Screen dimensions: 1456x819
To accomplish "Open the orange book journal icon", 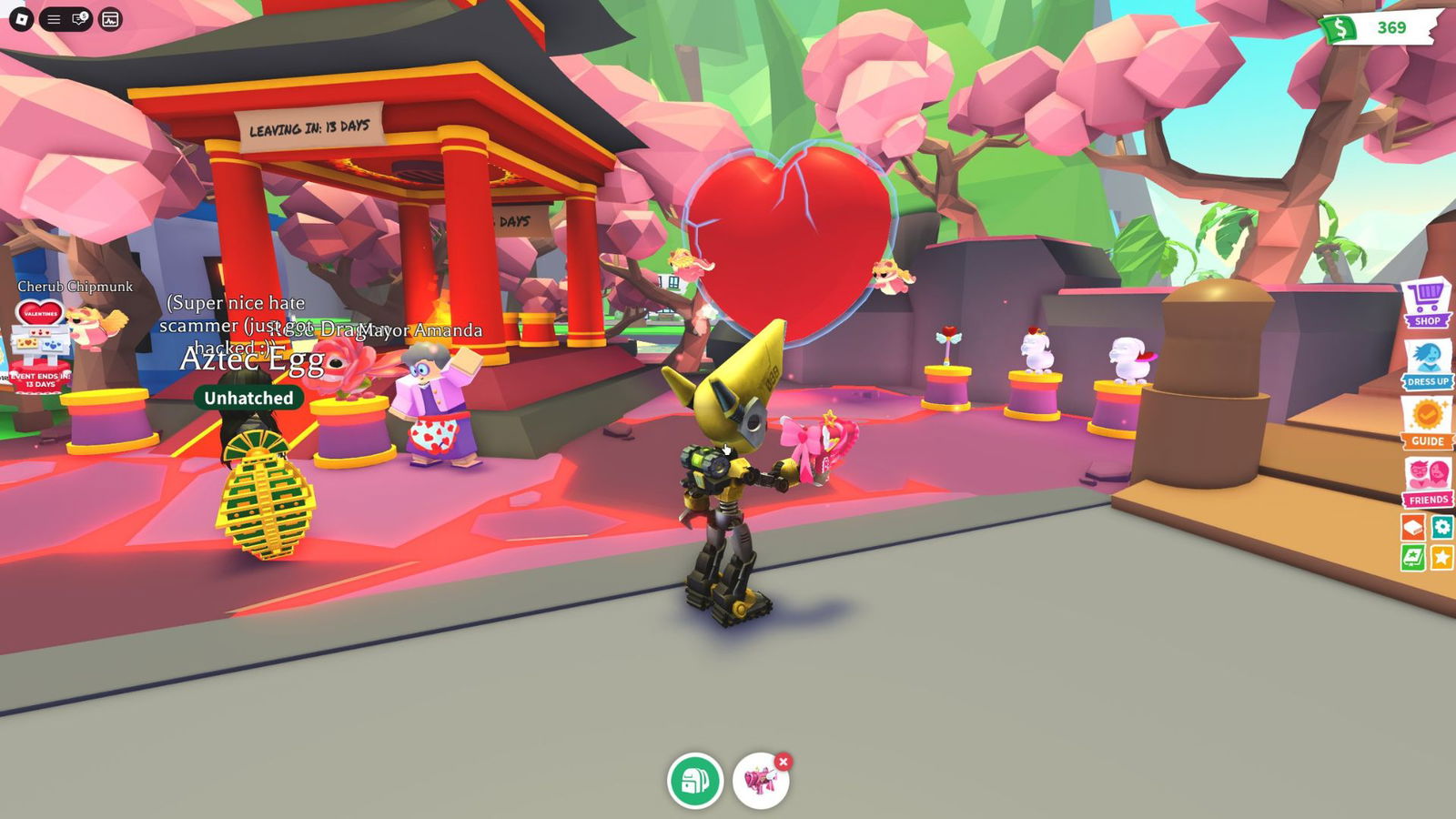I will [x=1413, y=527].
